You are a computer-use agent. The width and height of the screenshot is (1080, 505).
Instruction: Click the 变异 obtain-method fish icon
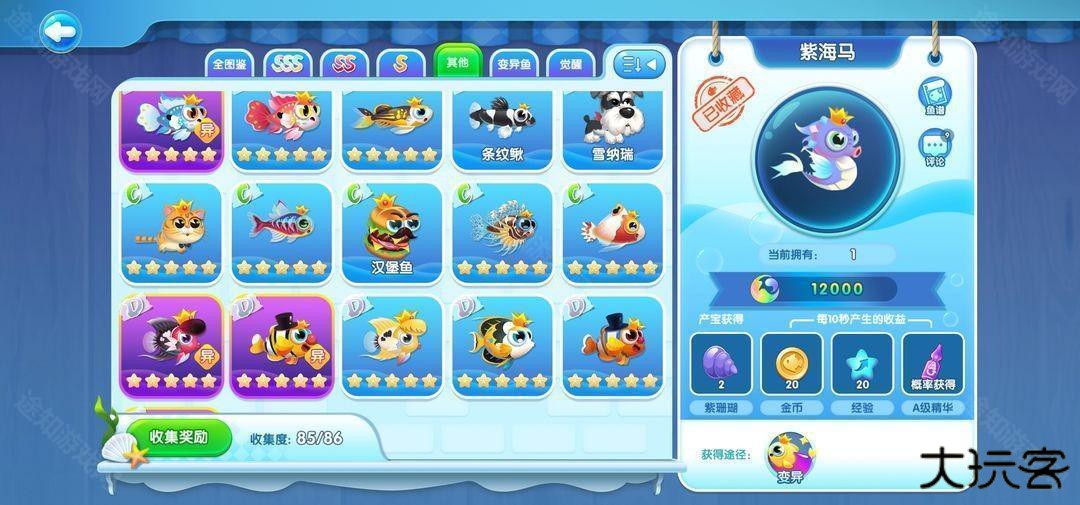pos(791,458)
